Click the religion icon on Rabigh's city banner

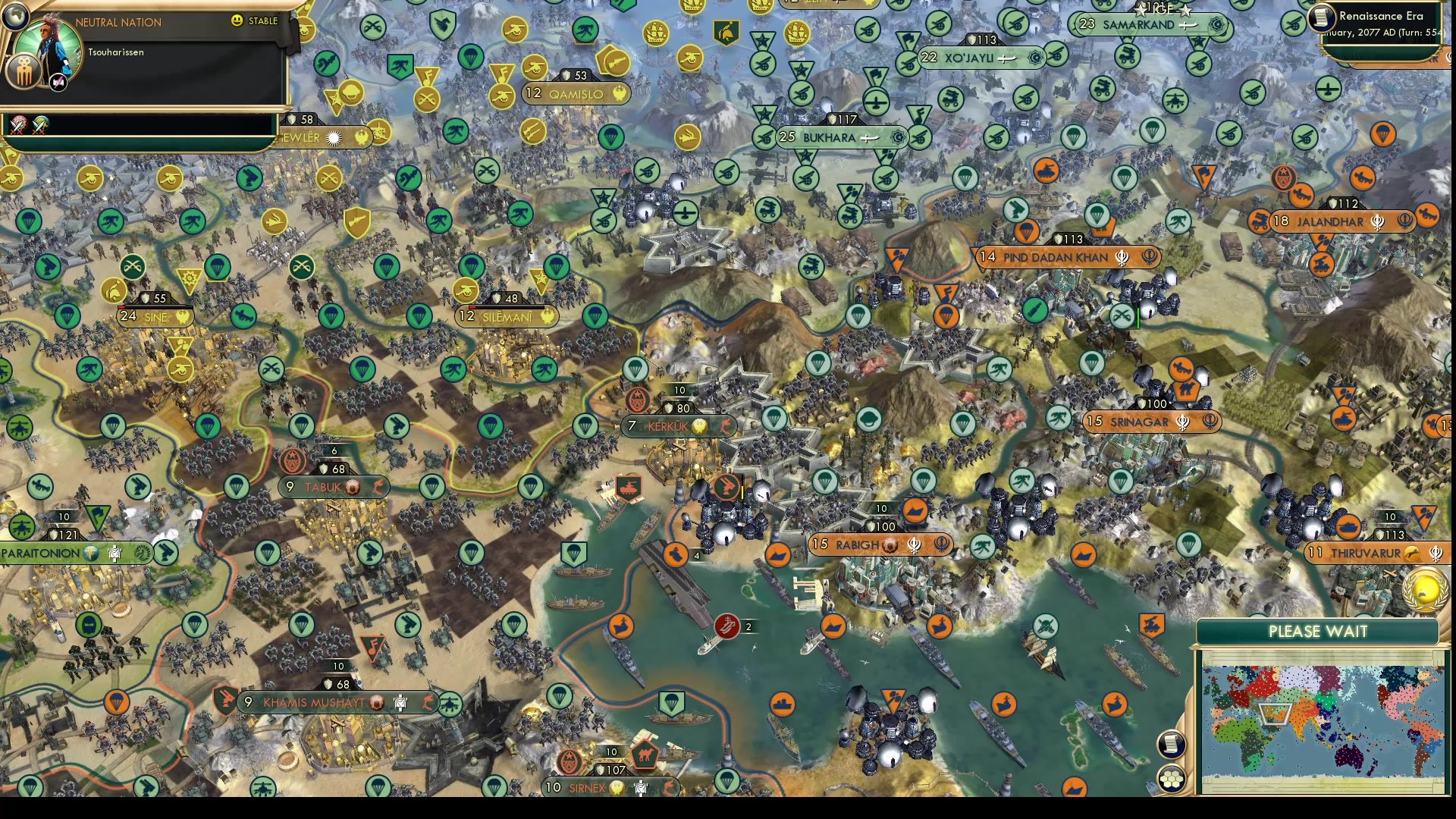(915, 544)
